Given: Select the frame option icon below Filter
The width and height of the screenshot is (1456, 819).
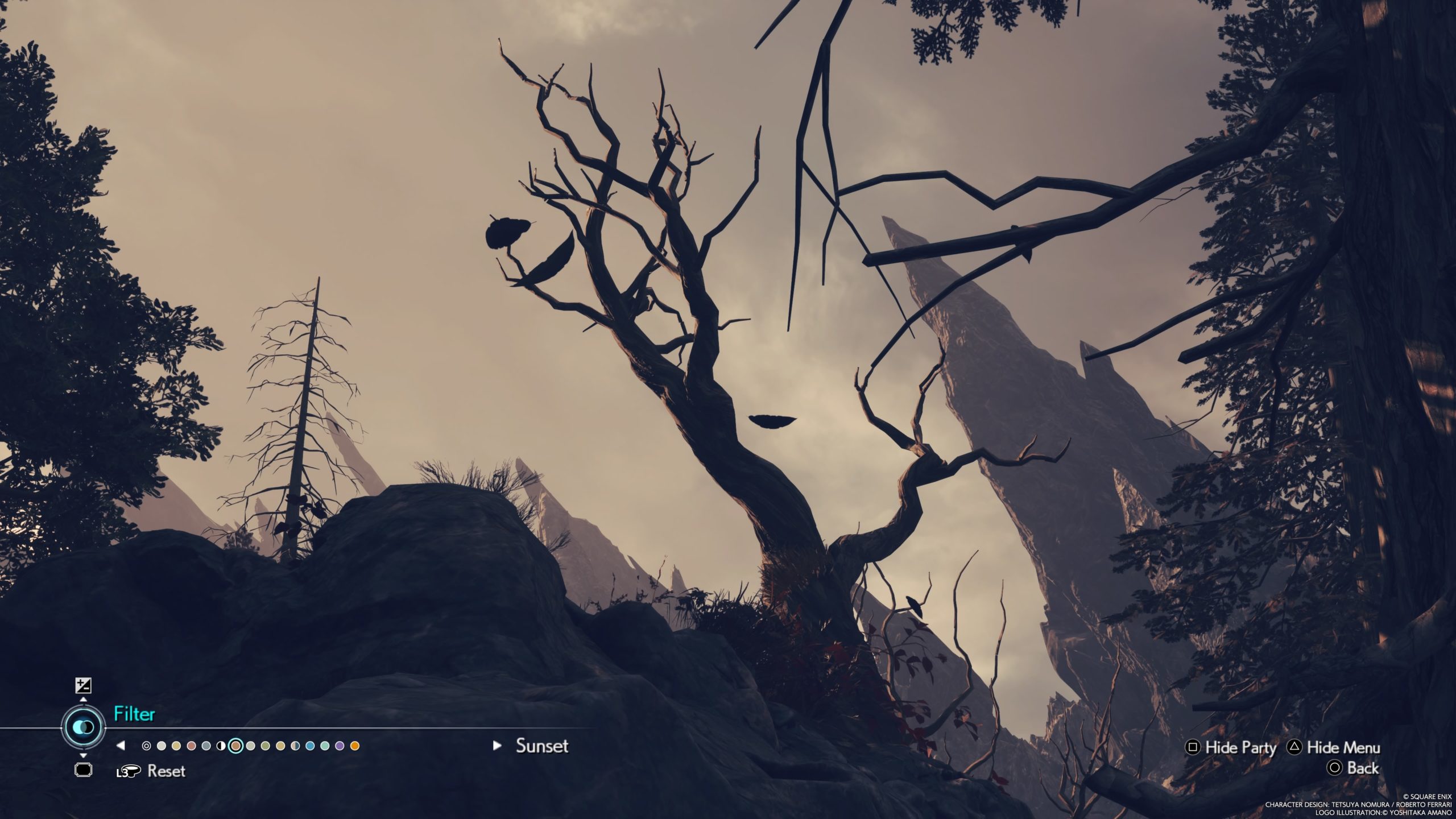Looking at the screenshot, I should 83,770.
